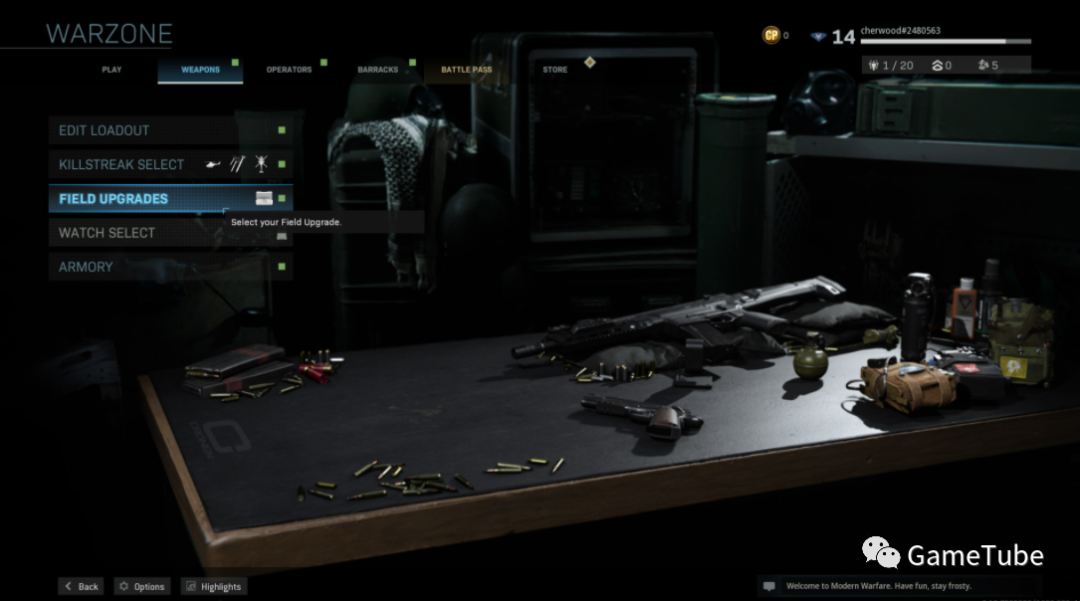Switch to the Play tab
This screenshot has height=601, width=1080.
tap(111, 70)
